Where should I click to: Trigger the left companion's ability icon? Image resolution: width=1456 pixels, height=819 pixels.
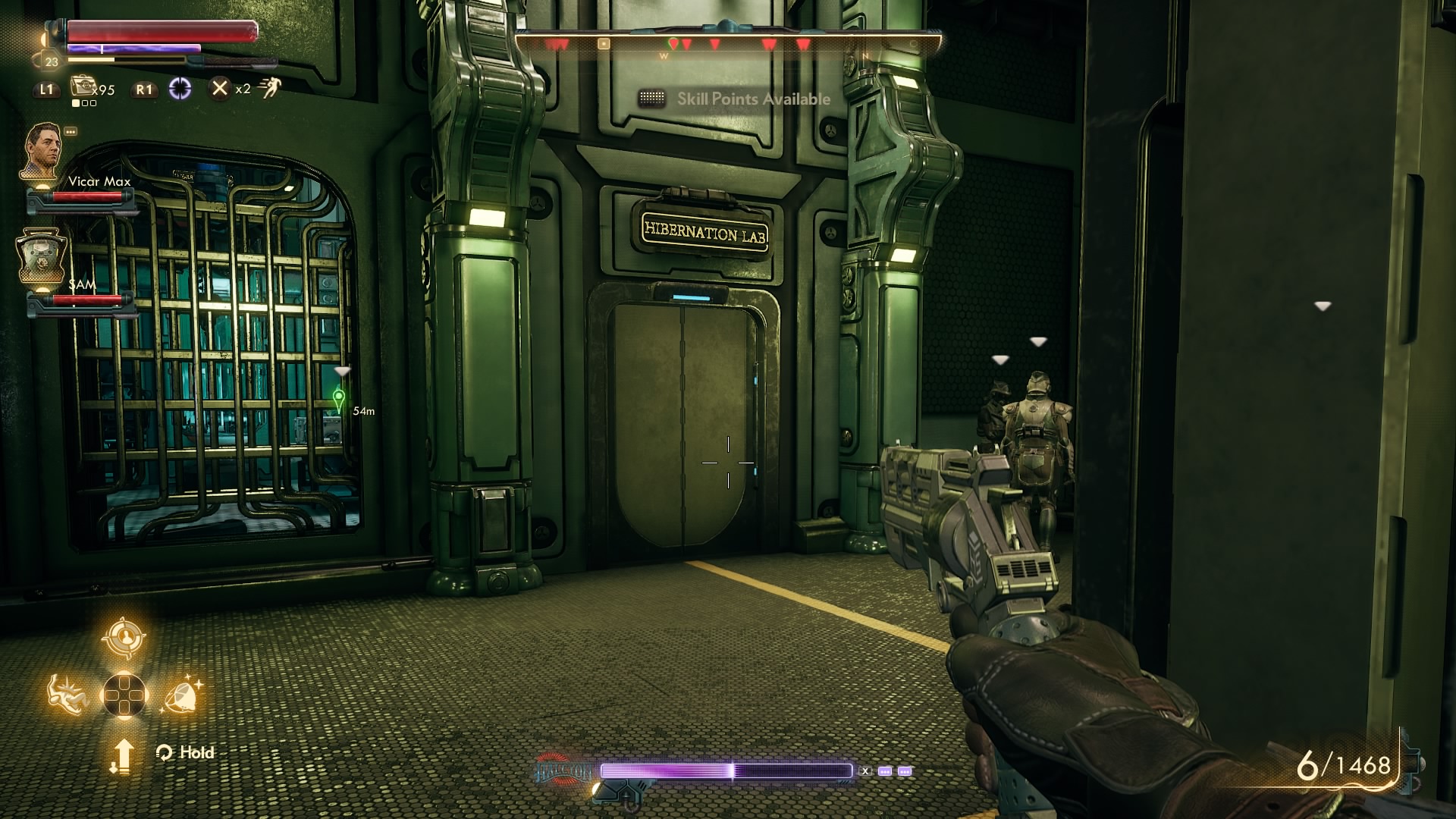(x=67, y=695)
